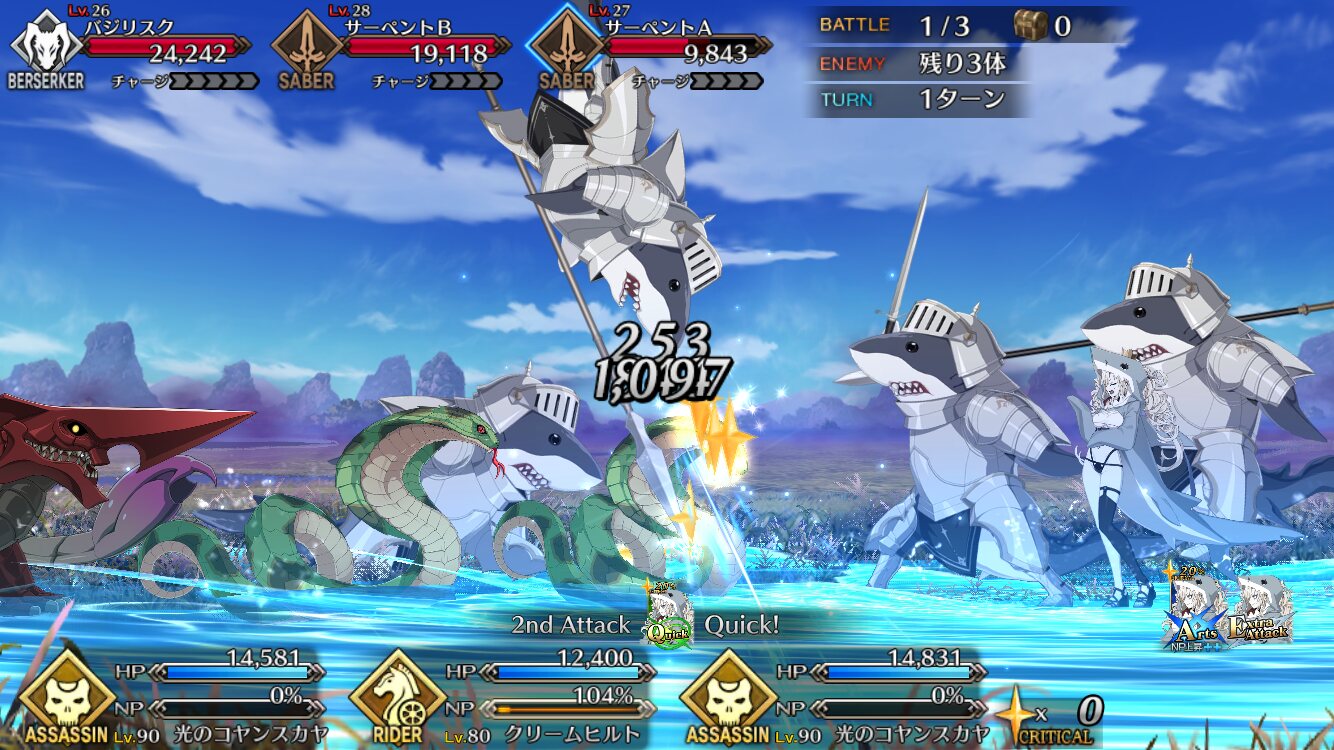Tap the Extra Attack card icon

1262,611
